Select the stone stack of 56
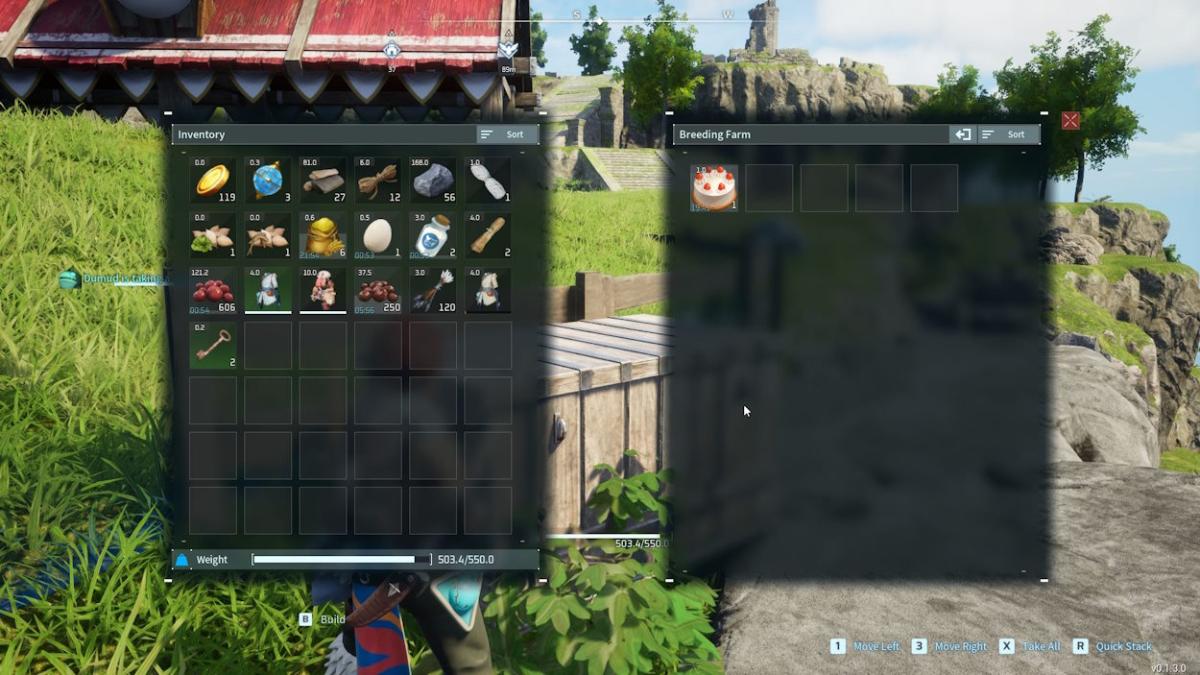1200x675 pixels. point(433,181)
